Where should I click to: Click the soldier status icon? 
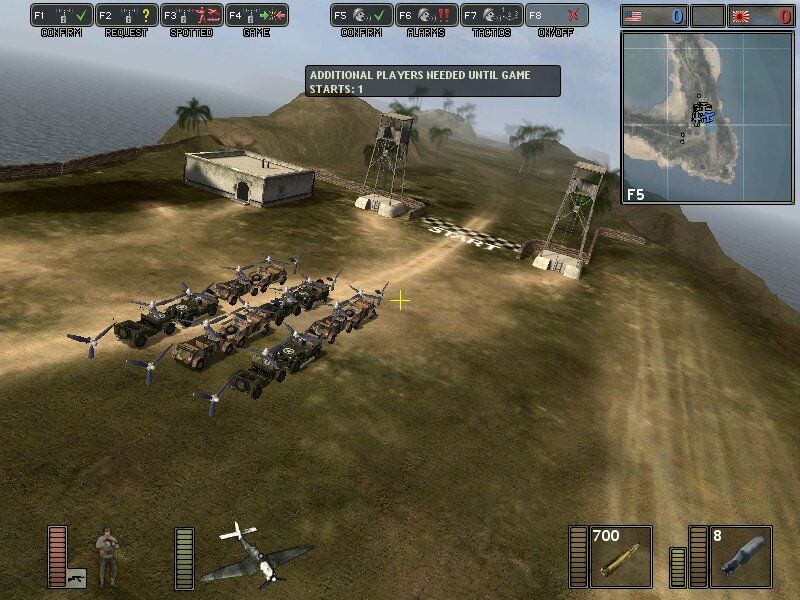[107, 556]
